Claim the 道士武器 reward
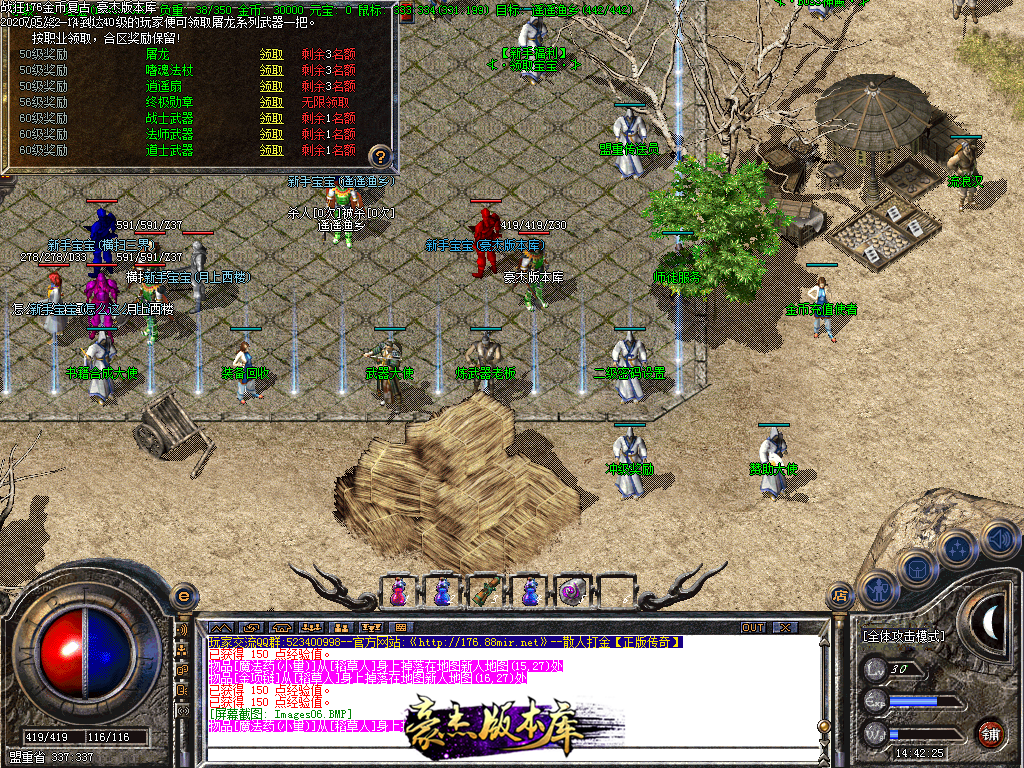Image resolution: width=1024 pixels, height=768 pixels. coord(271,150)
